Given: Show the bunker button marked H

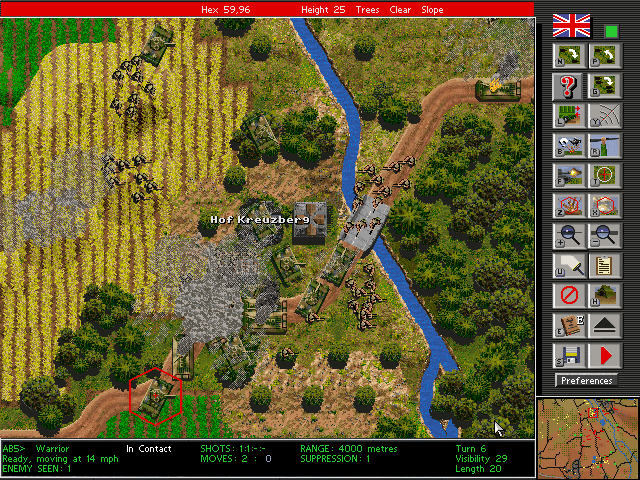Looking at the screenshot, I should click(603, 295).
